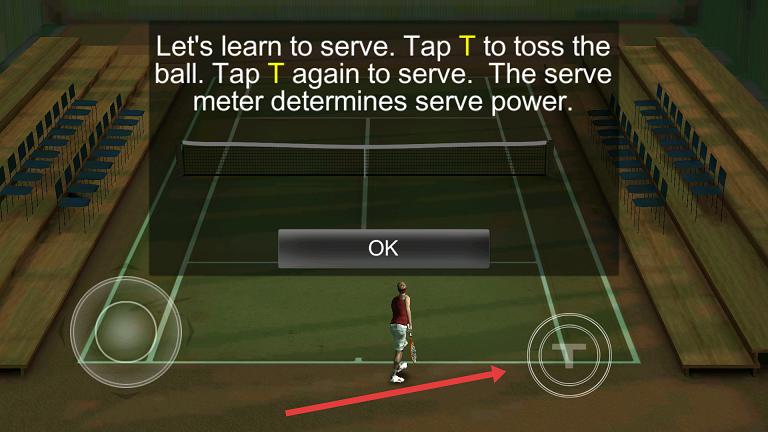The height and width of the screenshot is (432, 768).
Task: Touch the virtual movement joystick
Action: (125, 331)
